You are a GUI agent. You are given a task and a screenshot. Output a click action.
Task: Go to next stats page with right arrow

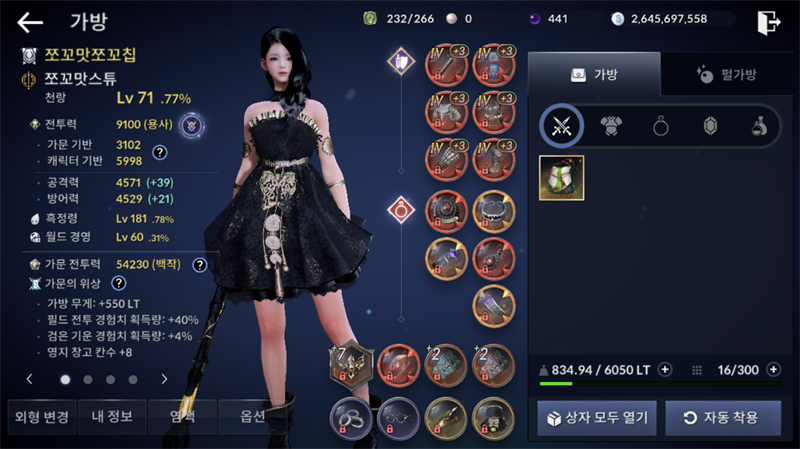(x=164, y=379)
